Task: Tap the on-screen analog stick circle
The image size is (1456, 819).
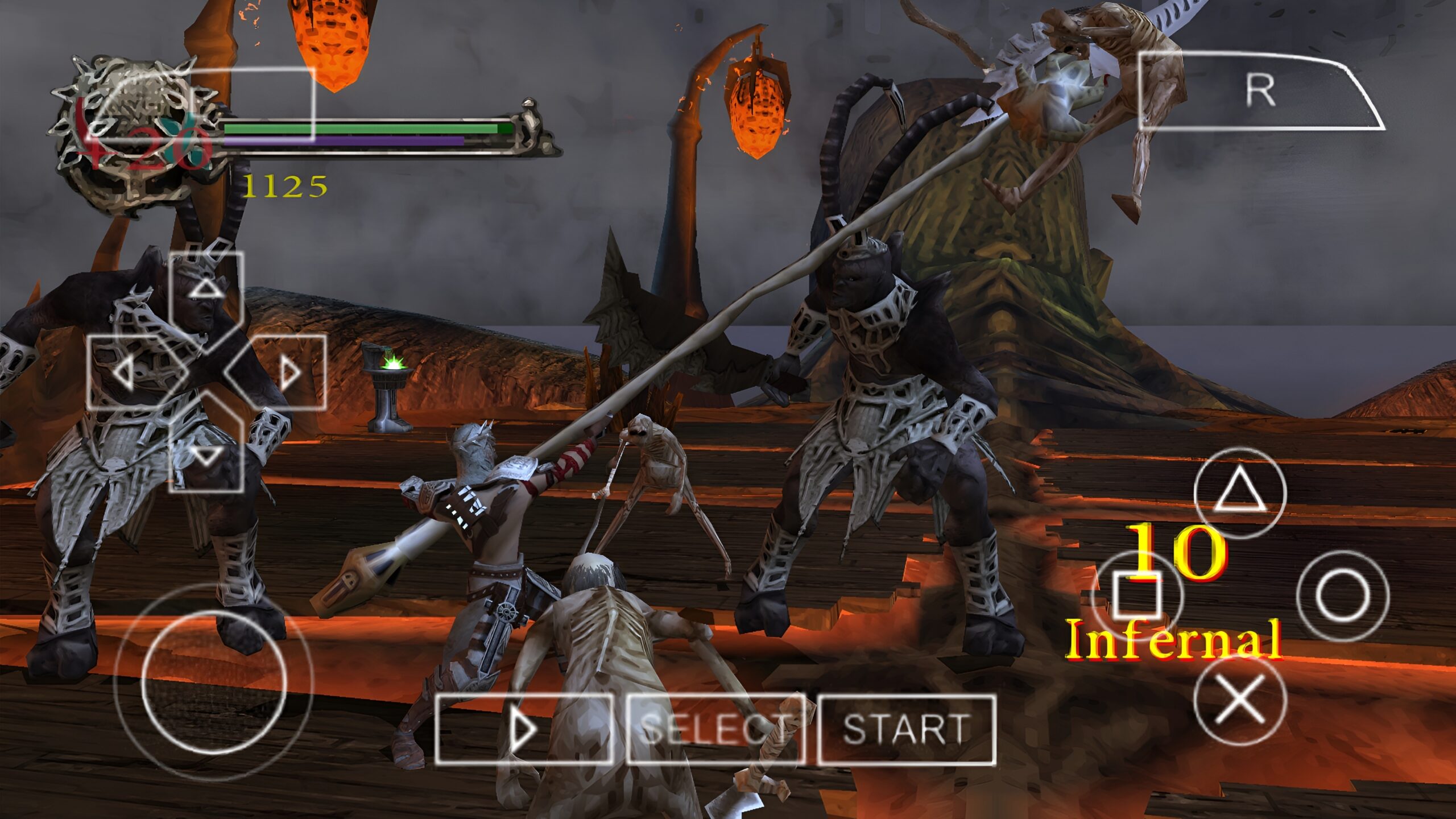Action: [x=213, y=682]
